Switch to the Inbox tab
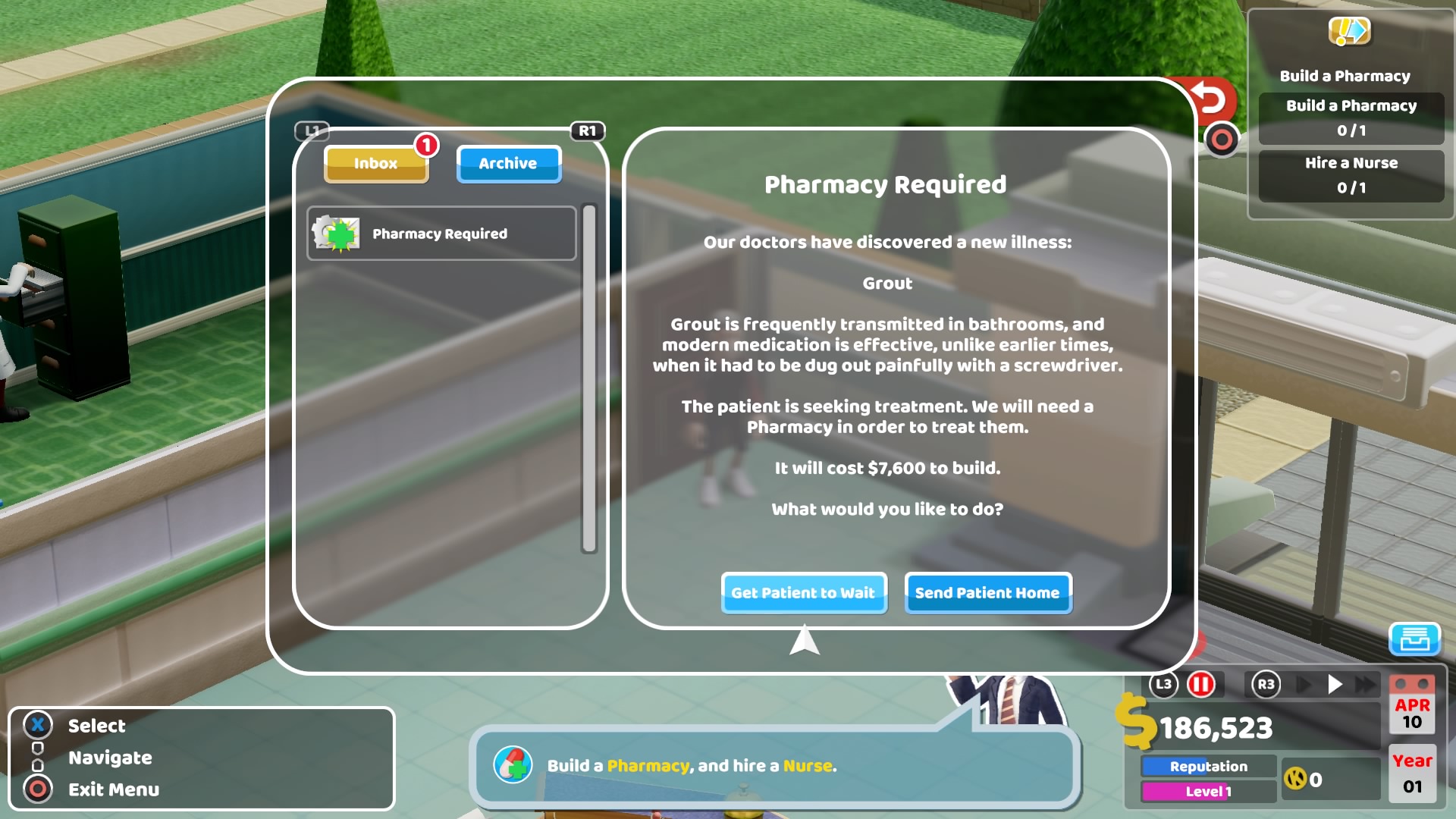This screenshot has width=1456, height=819. tap(376, 163)
